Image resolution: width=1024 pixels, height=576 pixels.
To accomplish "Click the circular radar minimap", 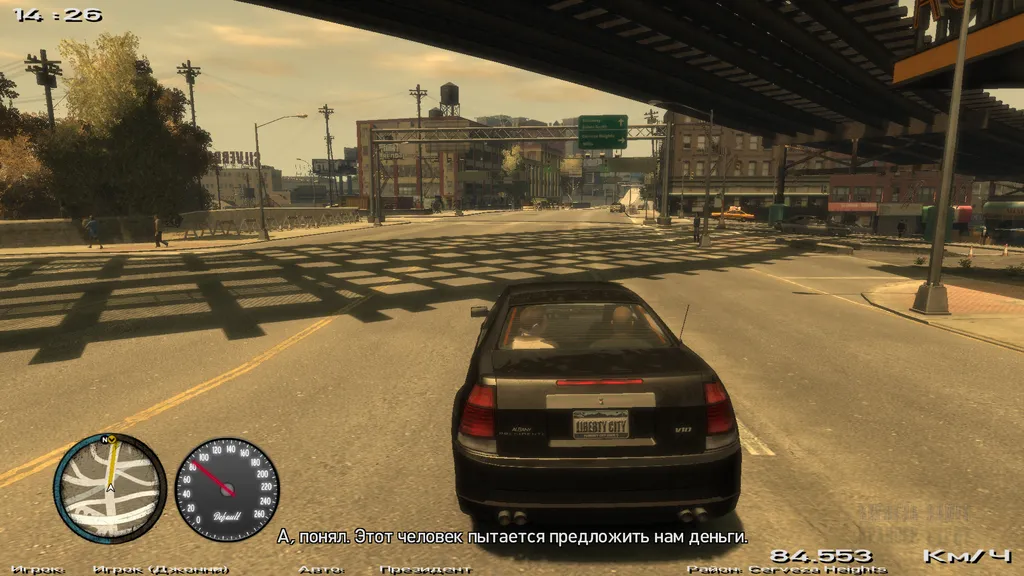I will tap(109, 488).
